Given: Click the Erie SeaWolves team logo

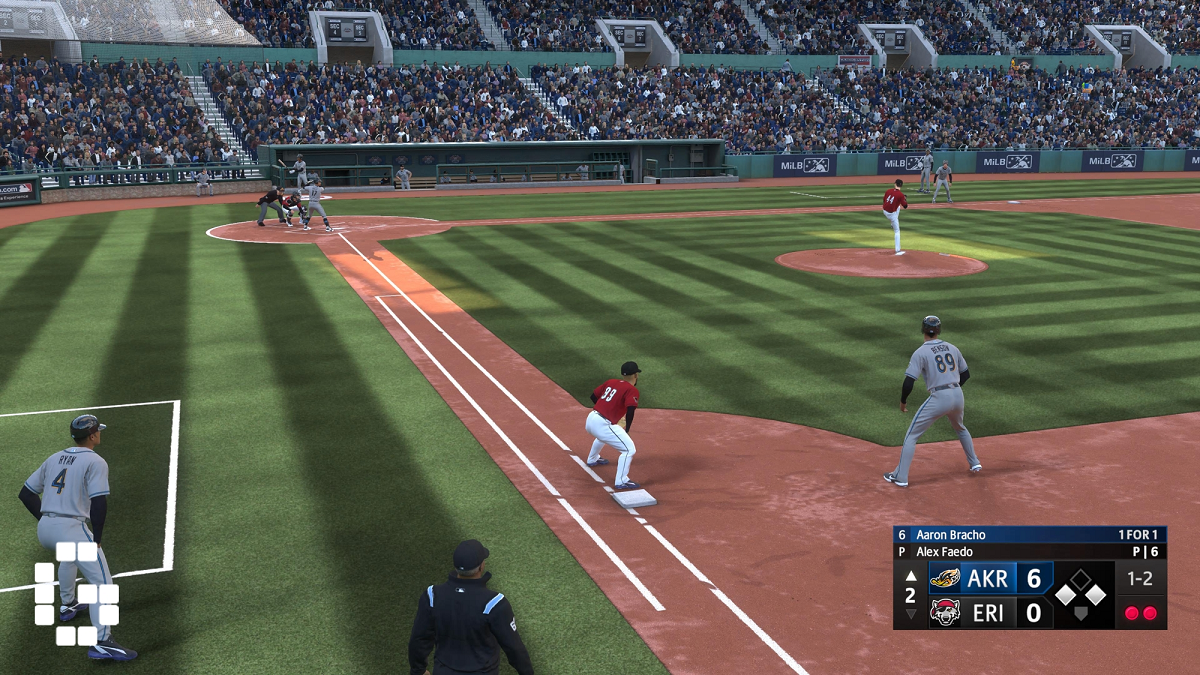Looking at the screenshot, I should point(945,612).
